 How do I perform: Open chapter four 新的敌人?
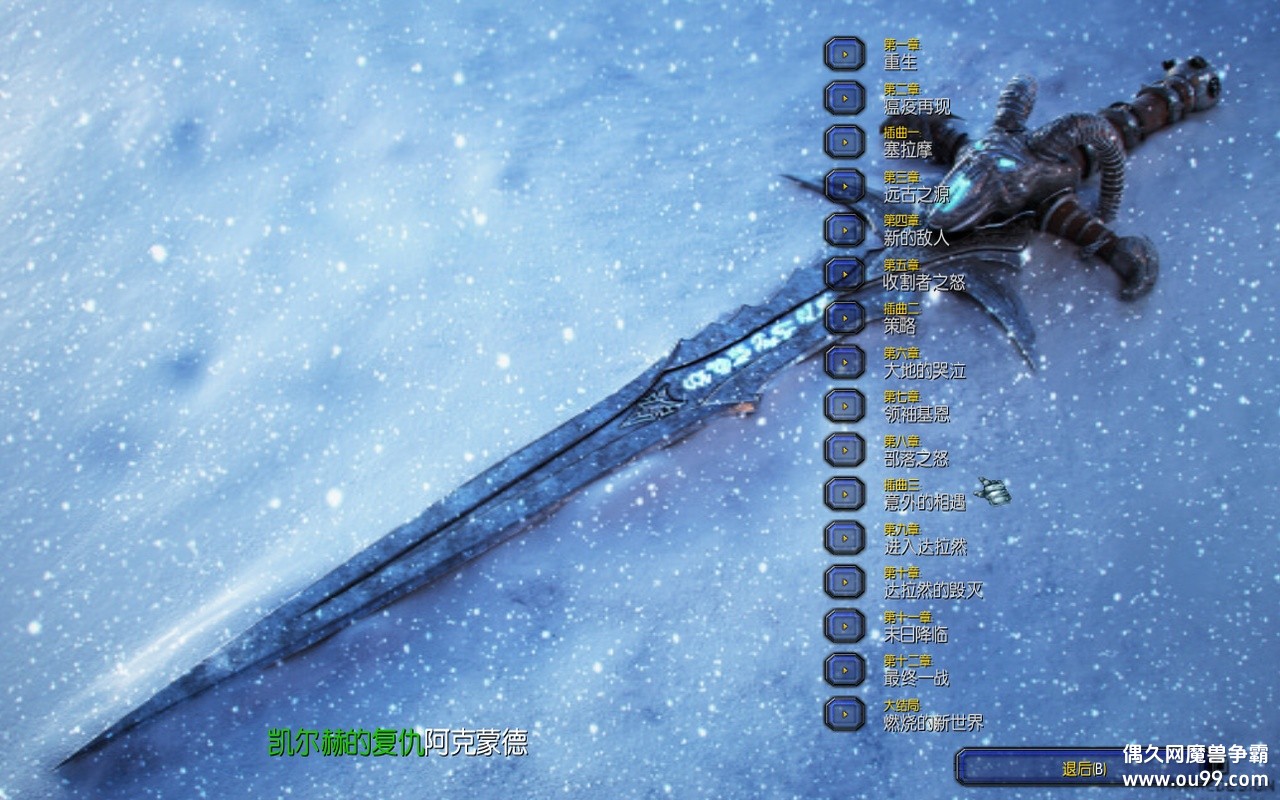point(845,229)
